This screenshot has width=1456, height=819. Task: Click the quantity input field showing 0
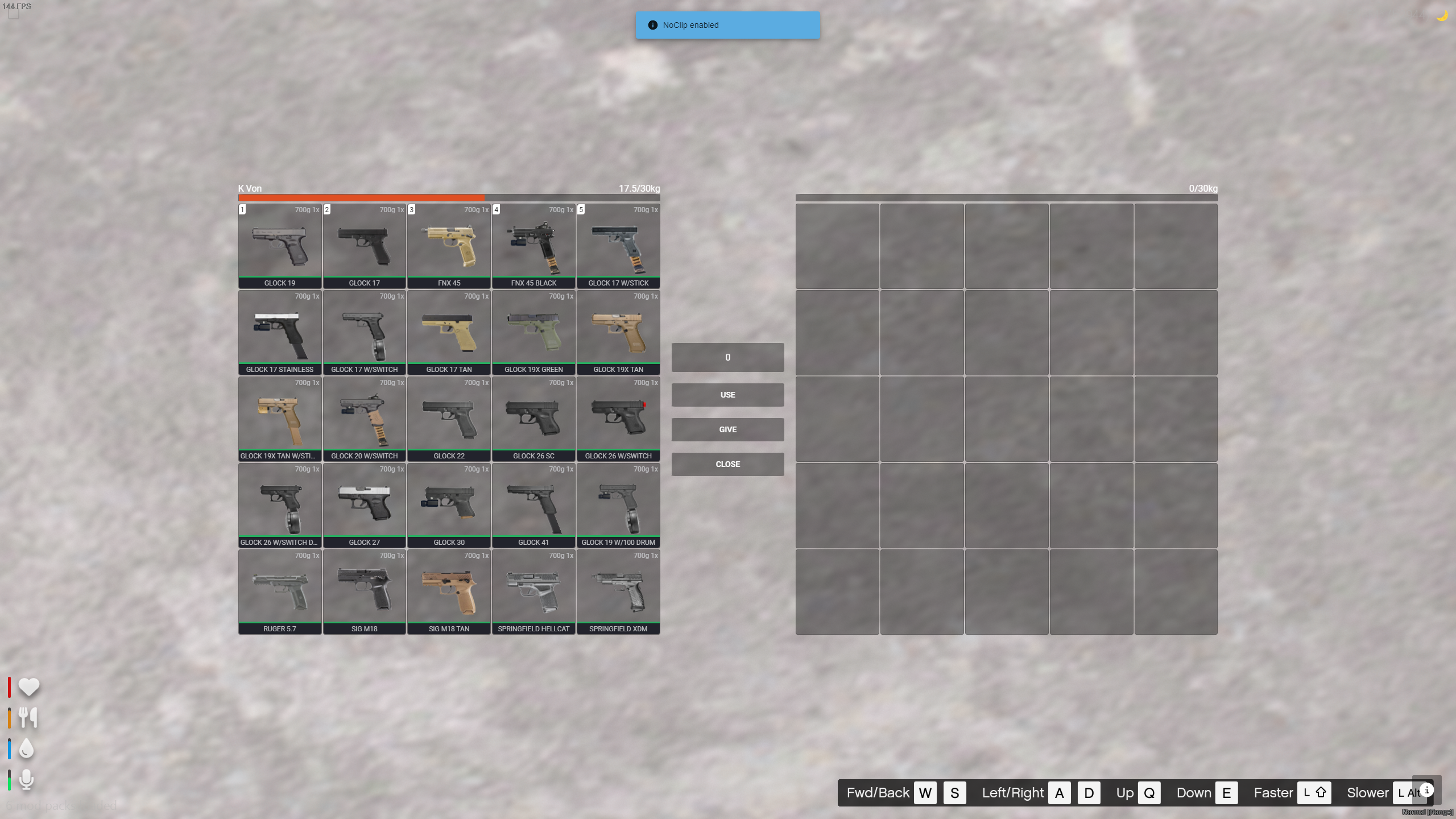pyautogui.click(x=727, y=357)
